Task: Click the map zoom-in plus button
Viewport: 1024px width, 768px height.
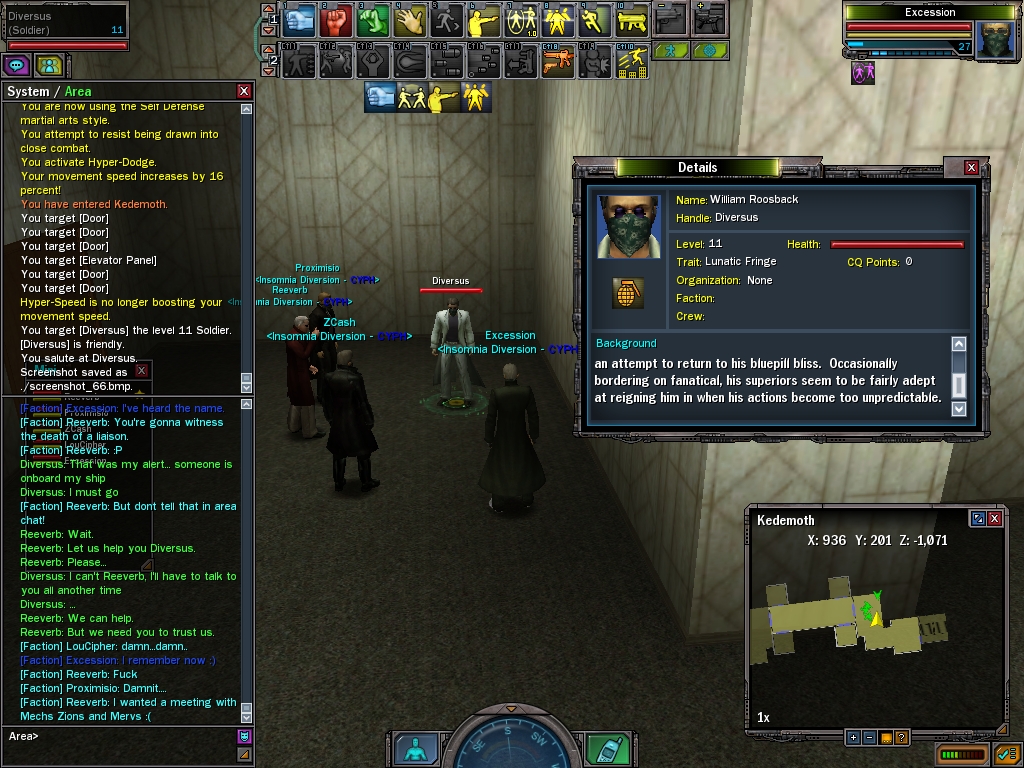Action: pos(853,737)
